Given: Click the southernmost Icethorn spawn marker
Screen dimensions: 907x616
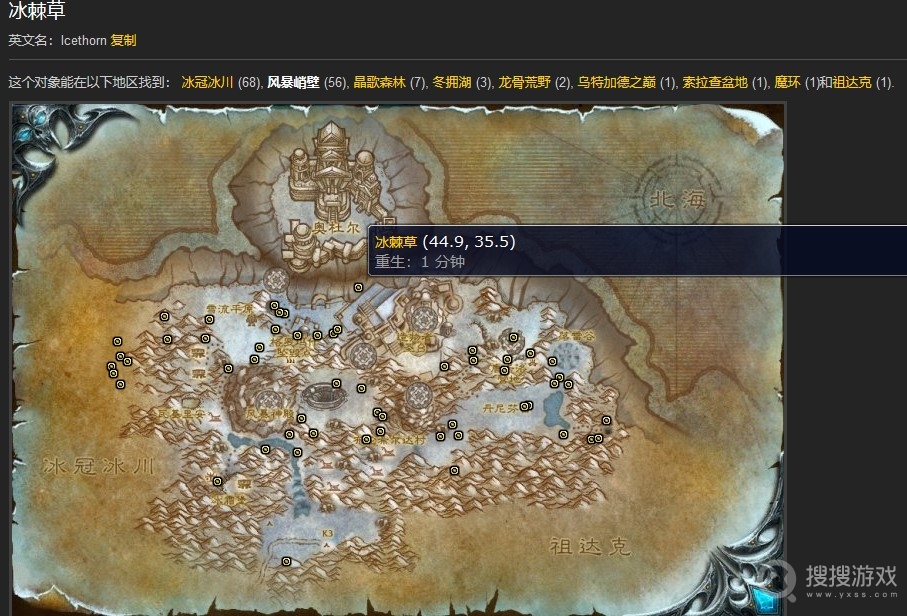Looking at the screenshot, I should [x=287, y=561].
